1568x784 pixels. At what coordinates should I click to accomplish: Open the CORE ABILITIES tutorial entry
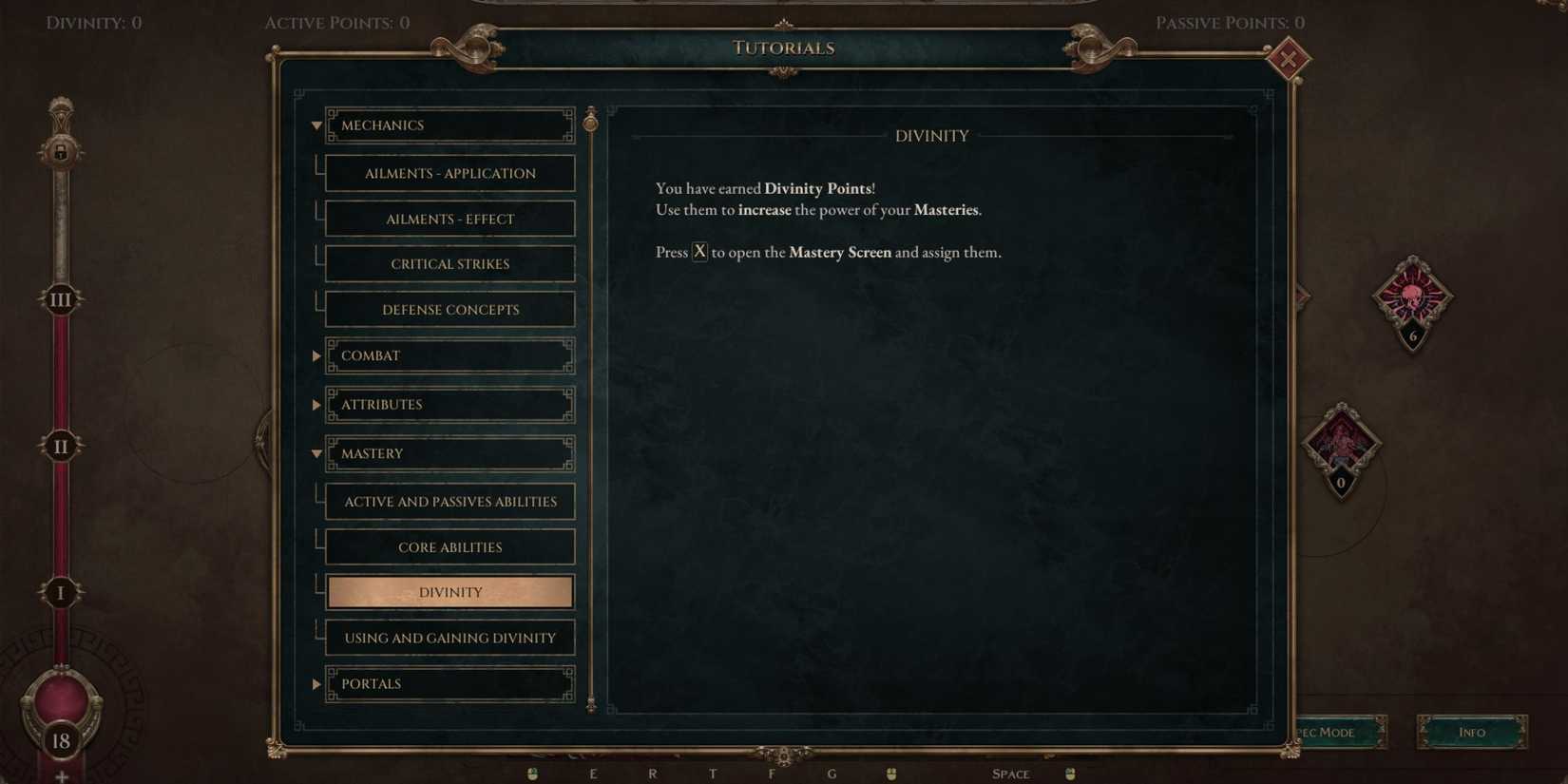(449, 546)
